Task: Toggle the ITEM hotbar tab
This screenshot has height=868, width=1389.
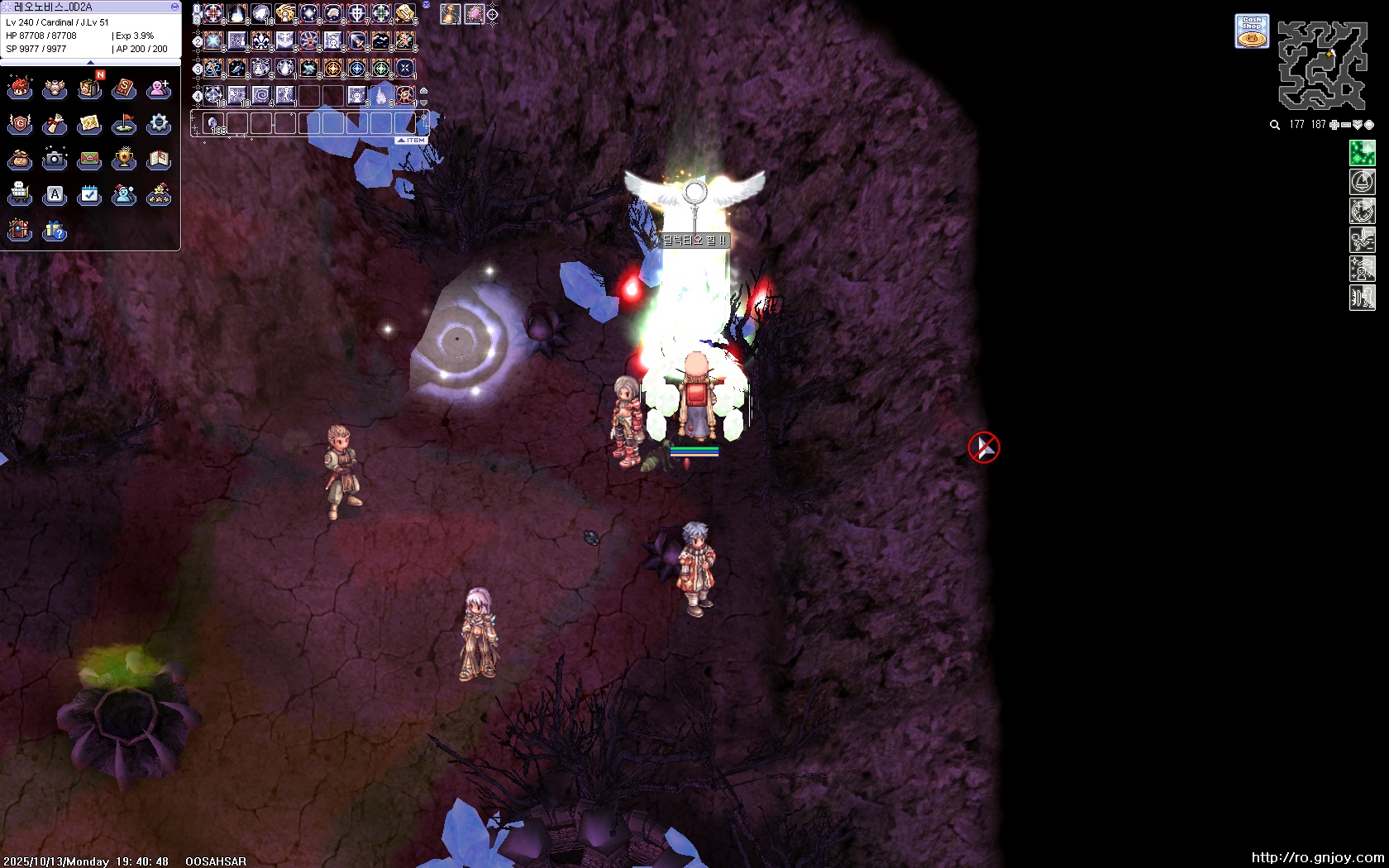Action: [x=412, y=141]
